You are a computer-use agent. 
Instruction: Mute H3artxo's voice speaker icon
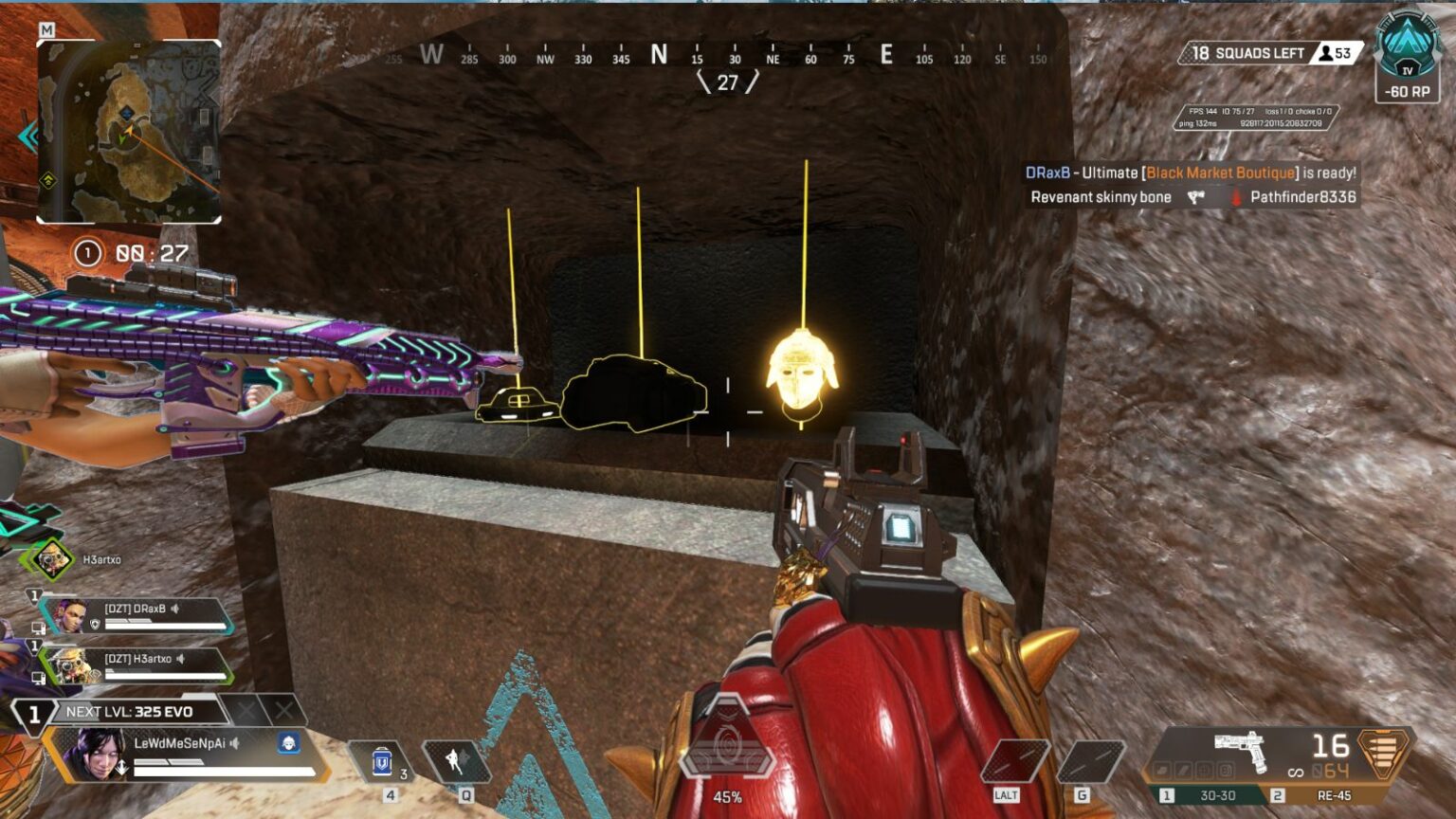point(180,659)
